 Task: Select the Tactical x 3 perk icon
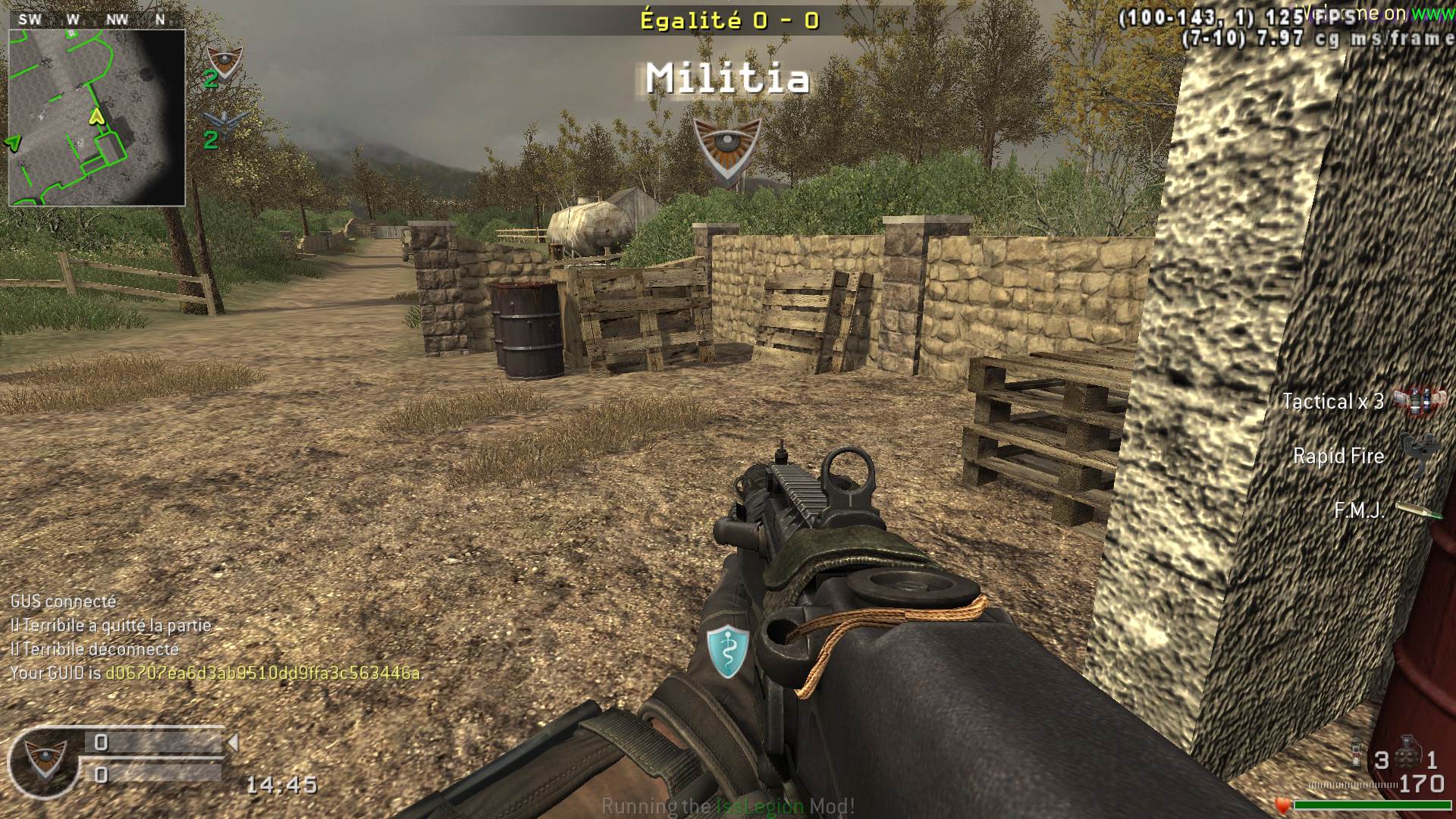point(1413,401)
